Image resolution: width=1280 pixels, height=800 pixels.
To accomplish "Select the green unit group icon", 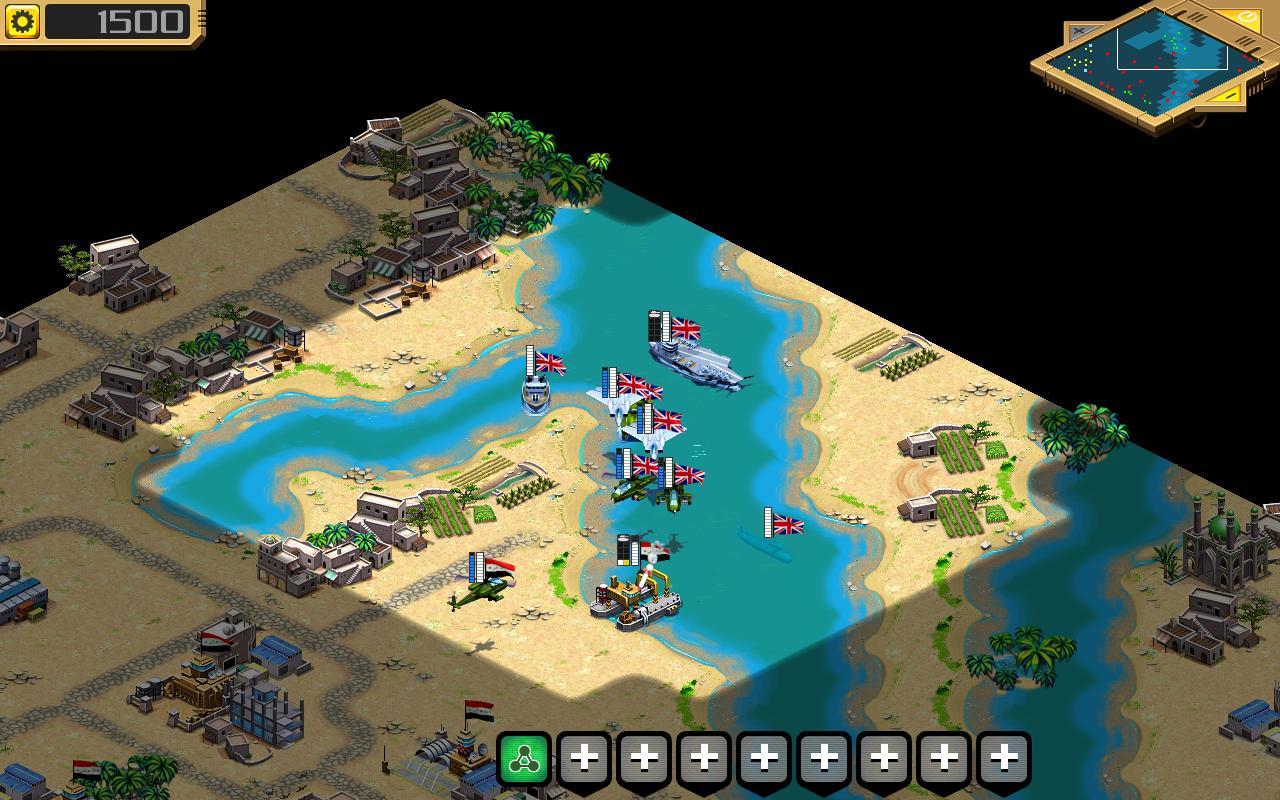I will tap(523, 760).
